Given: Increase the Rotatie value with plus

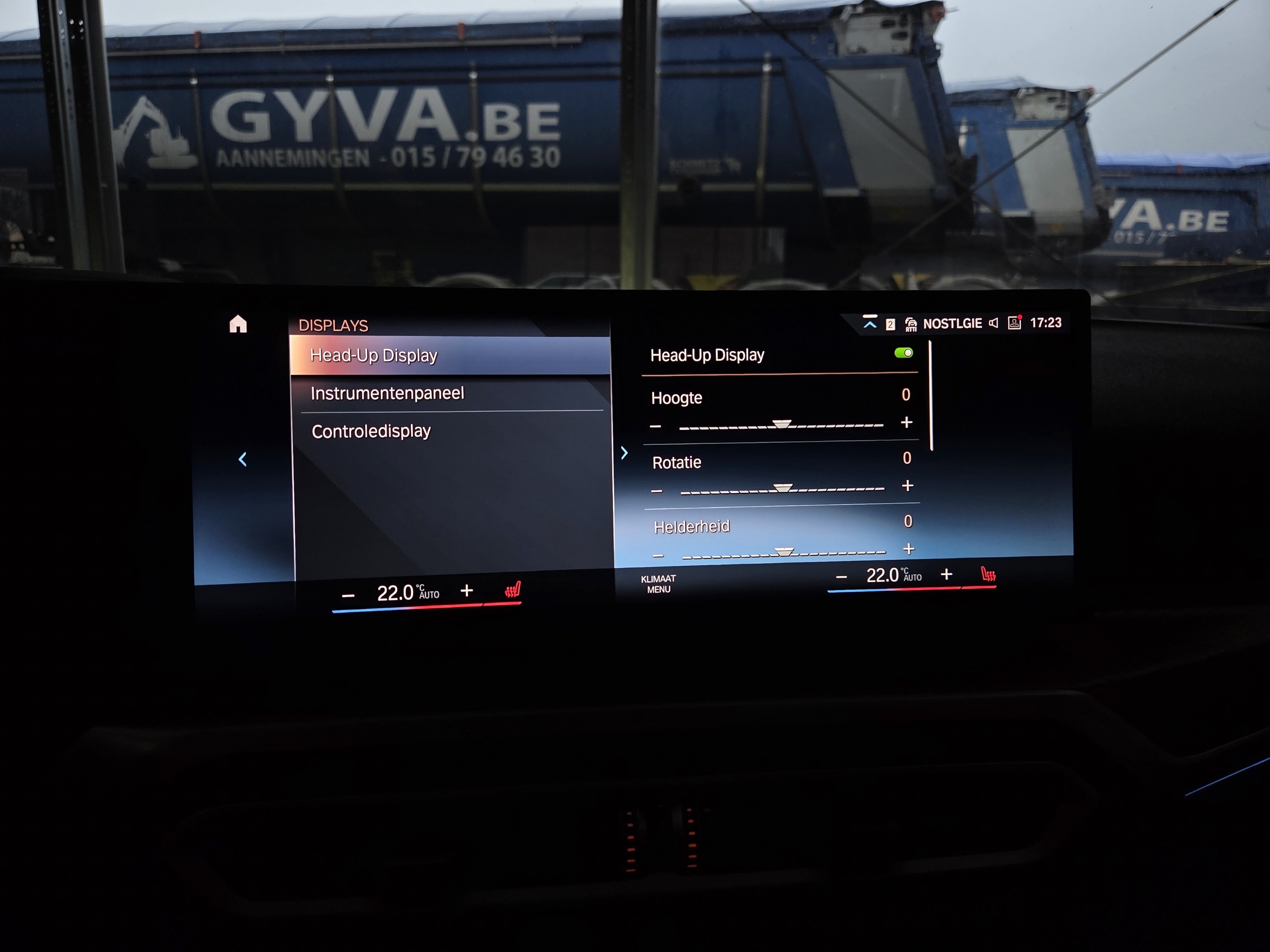Looking at the screenshot, I should (x=908, y=486).
